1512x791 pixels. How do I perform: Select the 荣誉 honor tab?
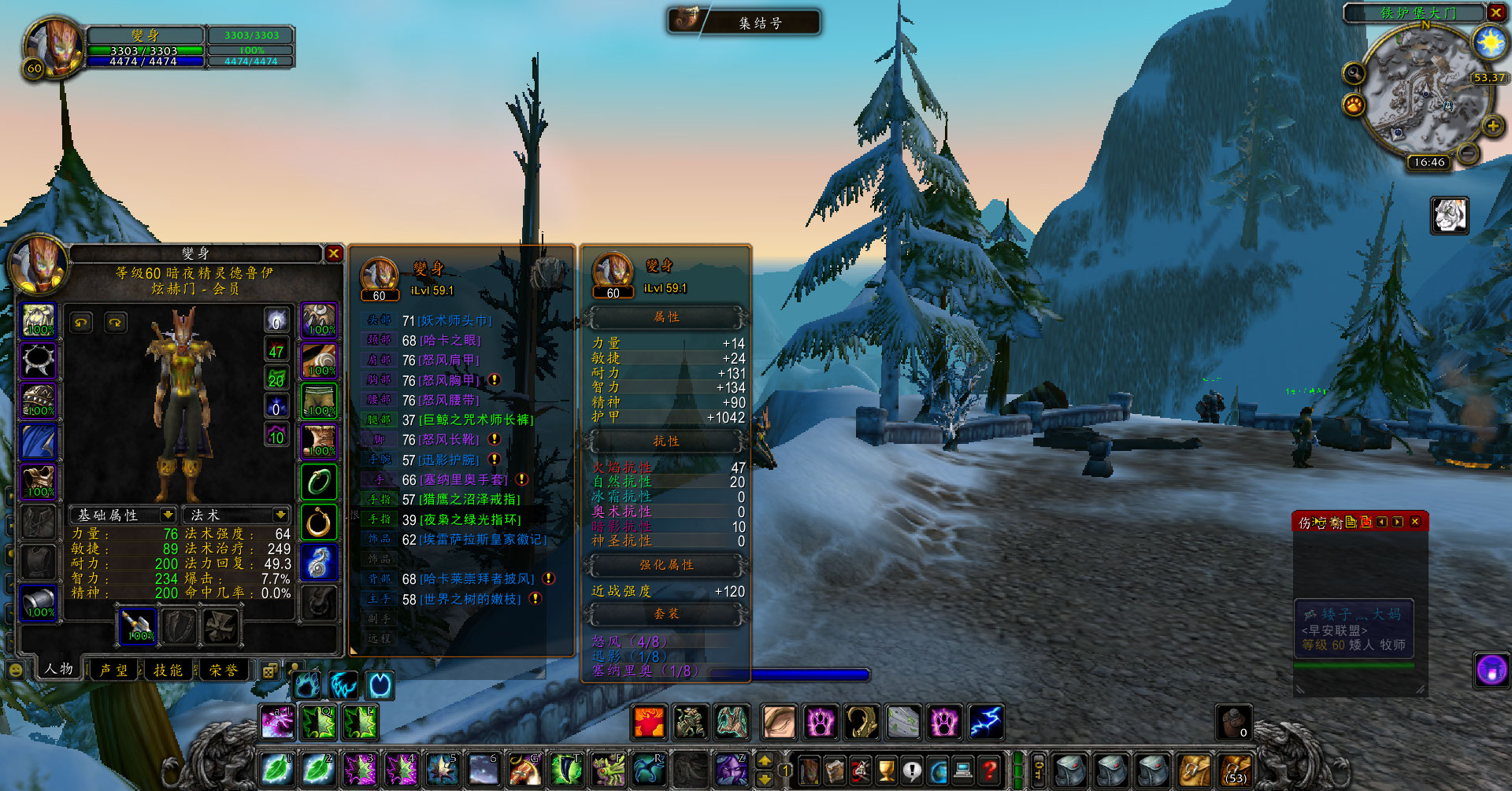224,670
